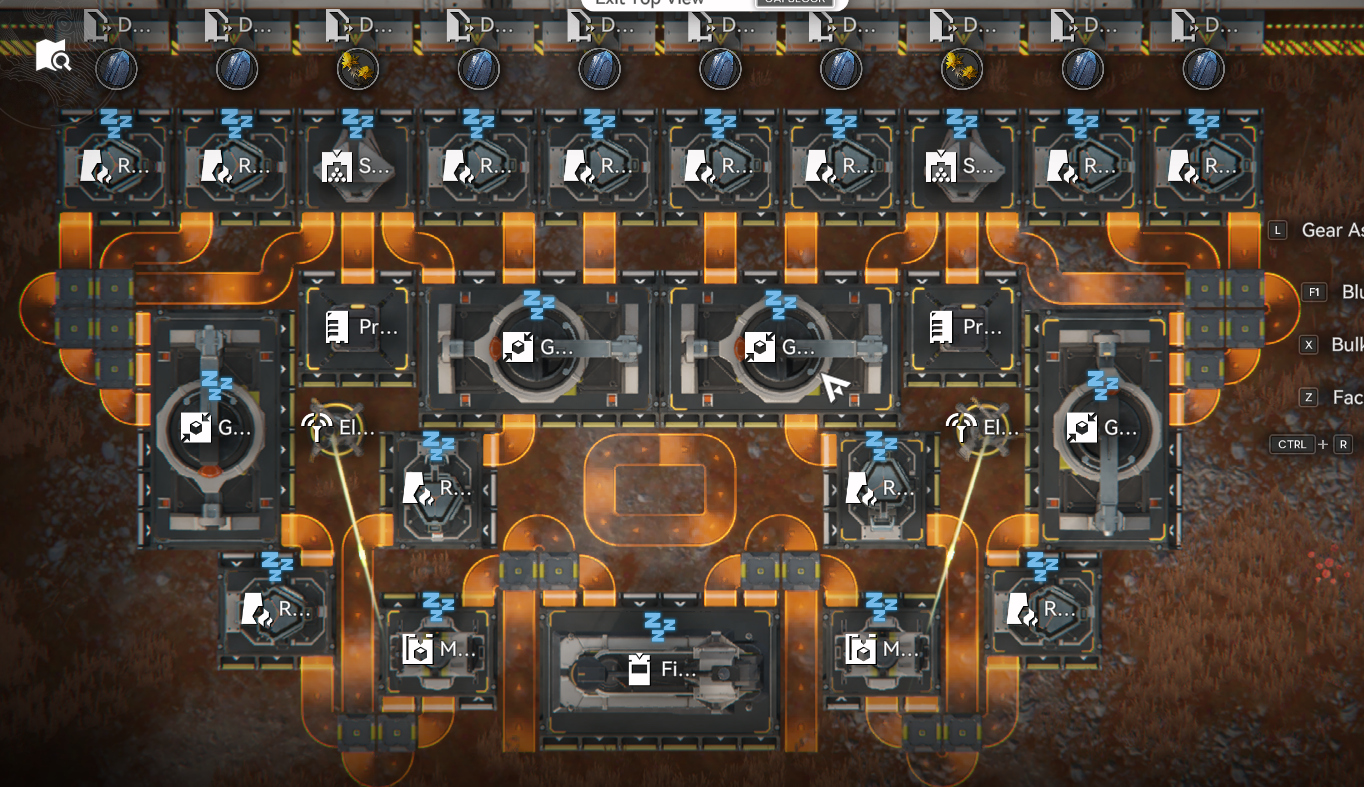Open the map search icon
The width and height of the screenshot is (1364, 787).
pos(53,56)
